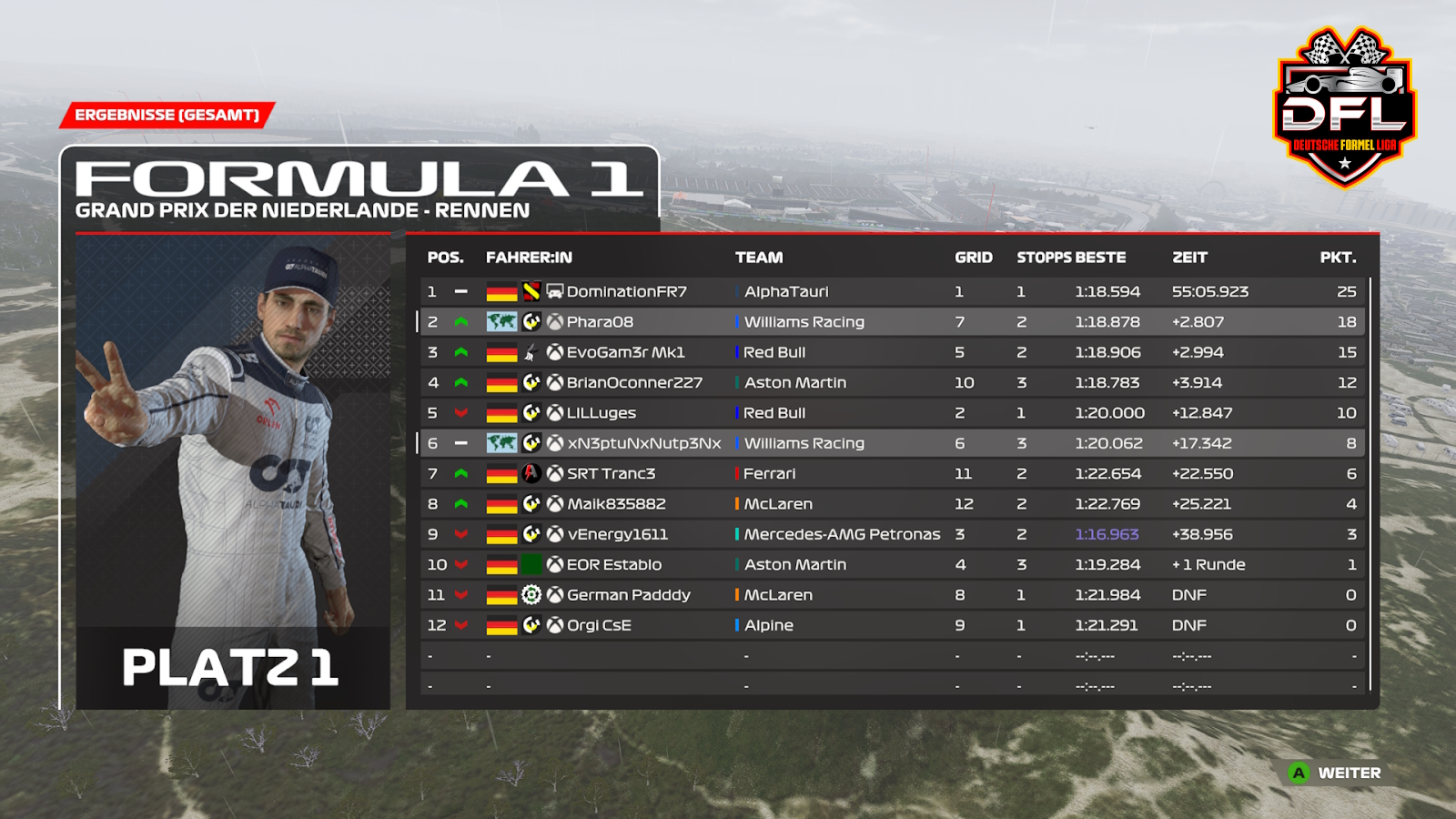The image size is (1456, 819).
Task: Choose German Padddy's DNF row
Action: (628, 595)
